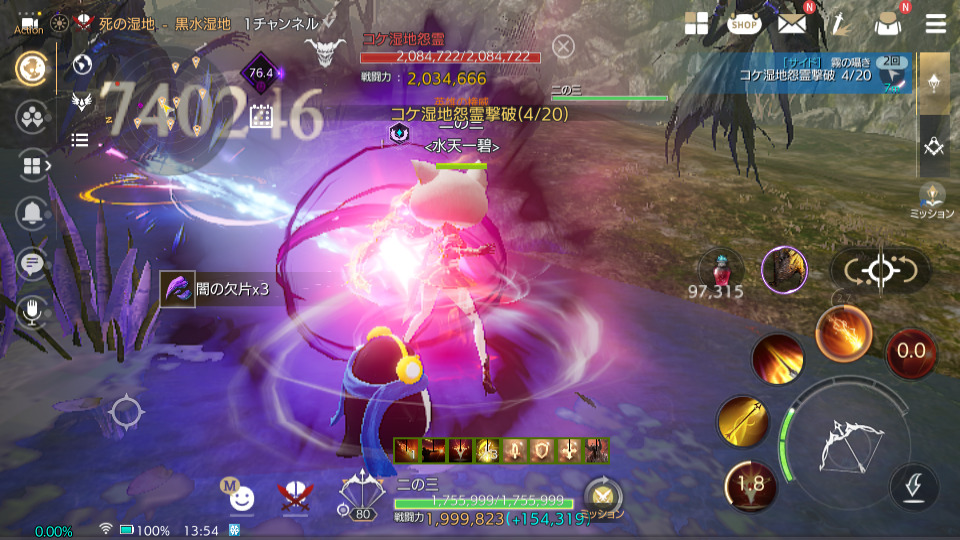Viewport: 960px width, 540px height.
Task: Tap the dodge jump button
Action: [914, 487]
